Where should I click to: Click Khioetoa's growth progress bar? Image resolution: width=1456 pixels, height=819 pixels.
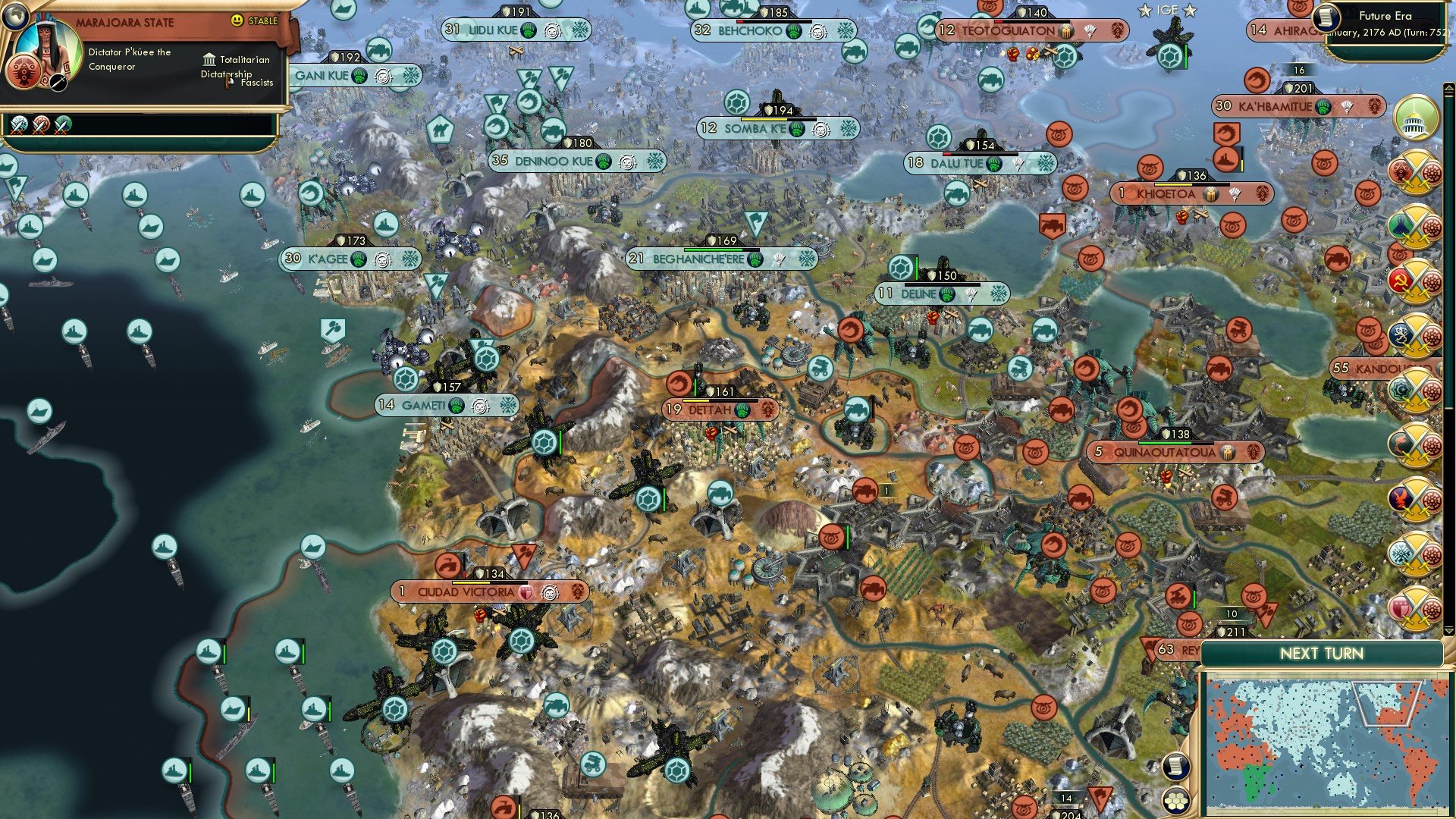click(1192, 184)
